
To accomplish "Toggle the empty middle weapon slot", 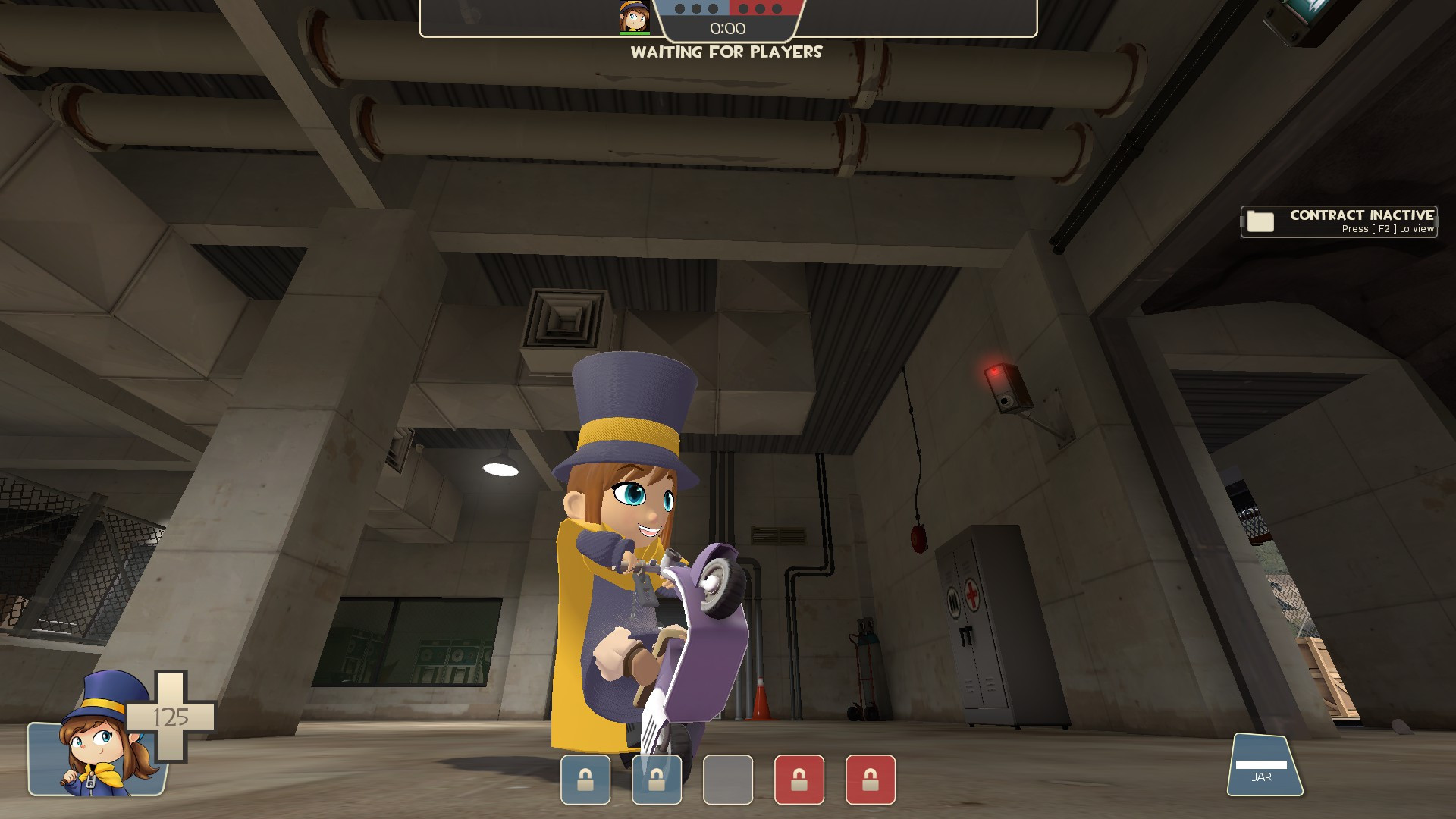I will 726,780.
